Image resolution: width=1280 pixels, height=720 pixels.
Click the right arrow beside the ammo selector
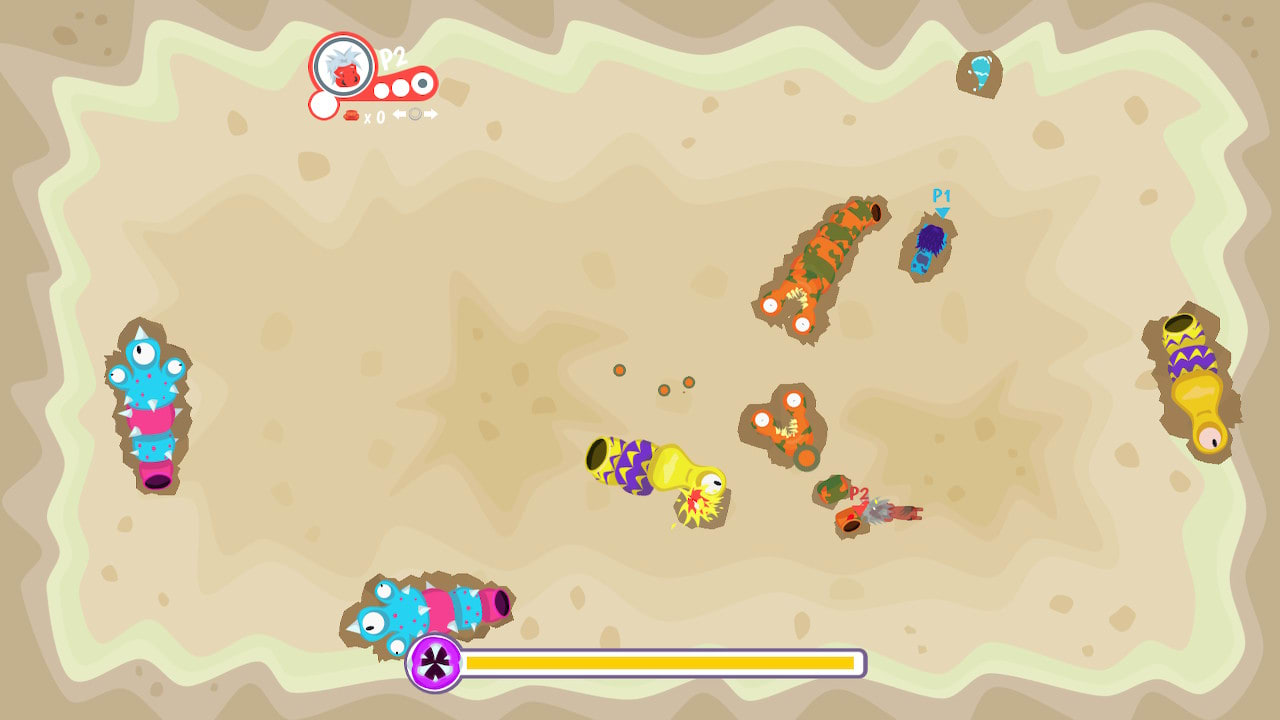pos(432,114)
